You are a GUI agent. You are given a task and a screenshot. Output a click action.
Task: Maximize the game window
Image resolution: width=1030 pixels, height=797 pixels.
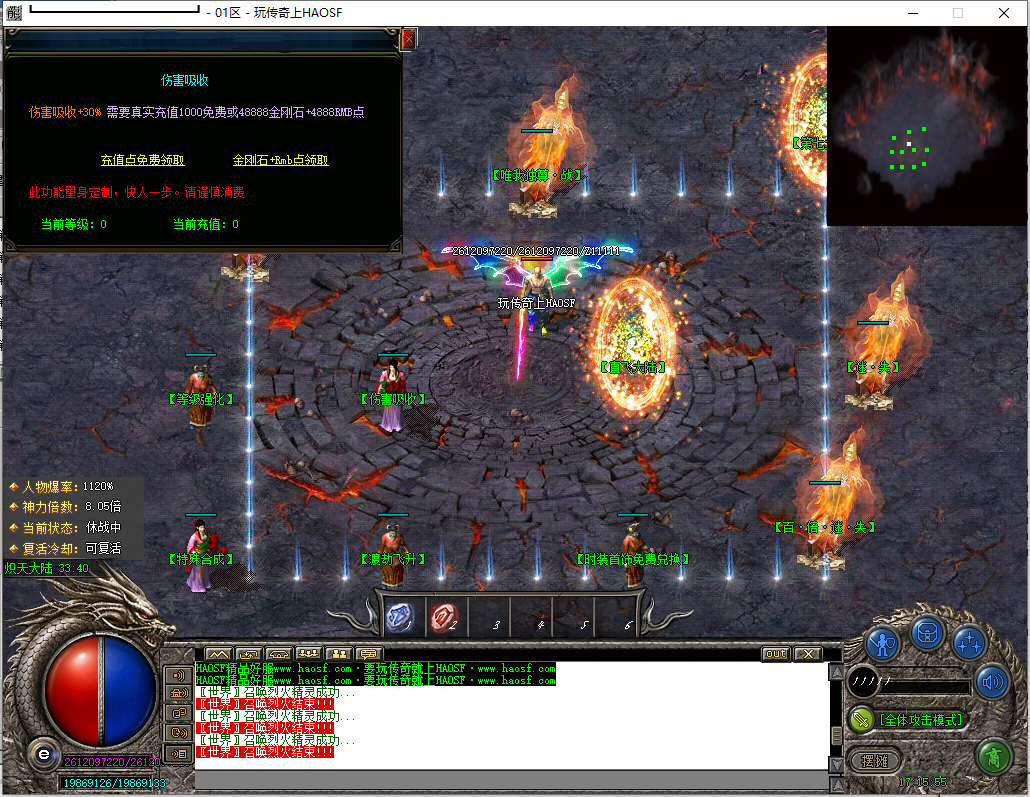(958, 13)
